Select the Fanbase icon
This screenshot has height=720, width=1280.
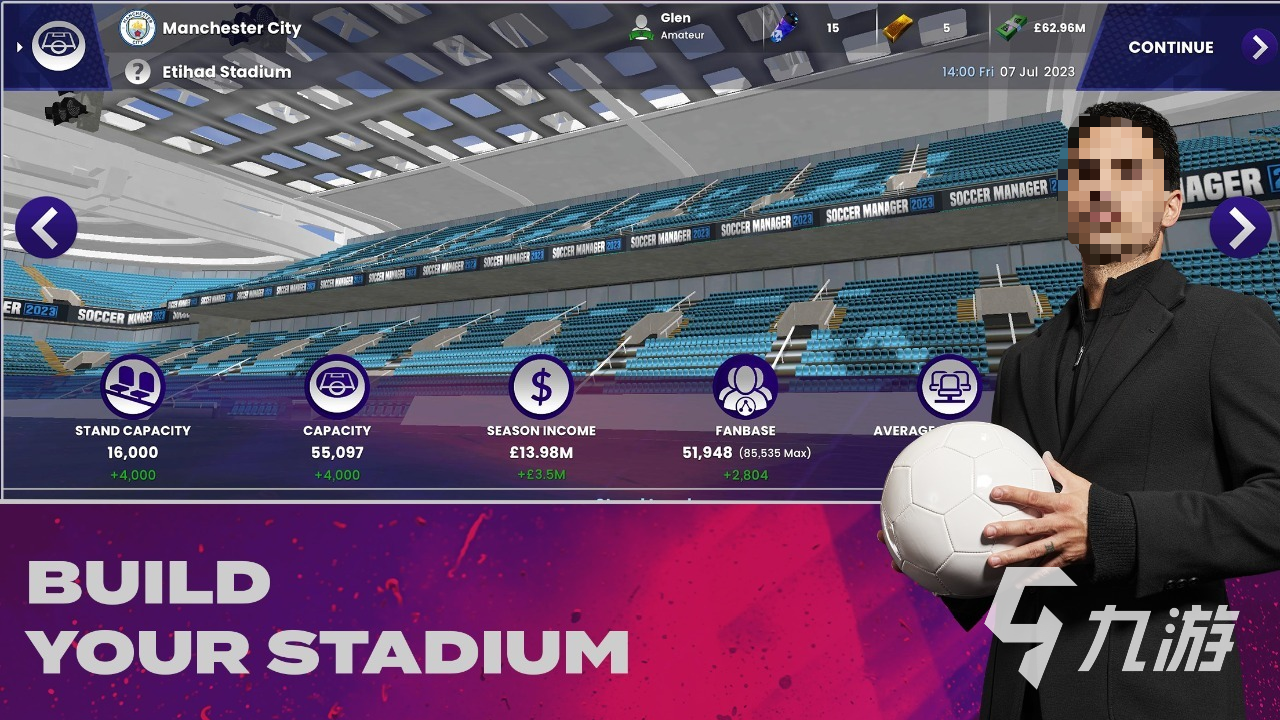click(745, 387)
